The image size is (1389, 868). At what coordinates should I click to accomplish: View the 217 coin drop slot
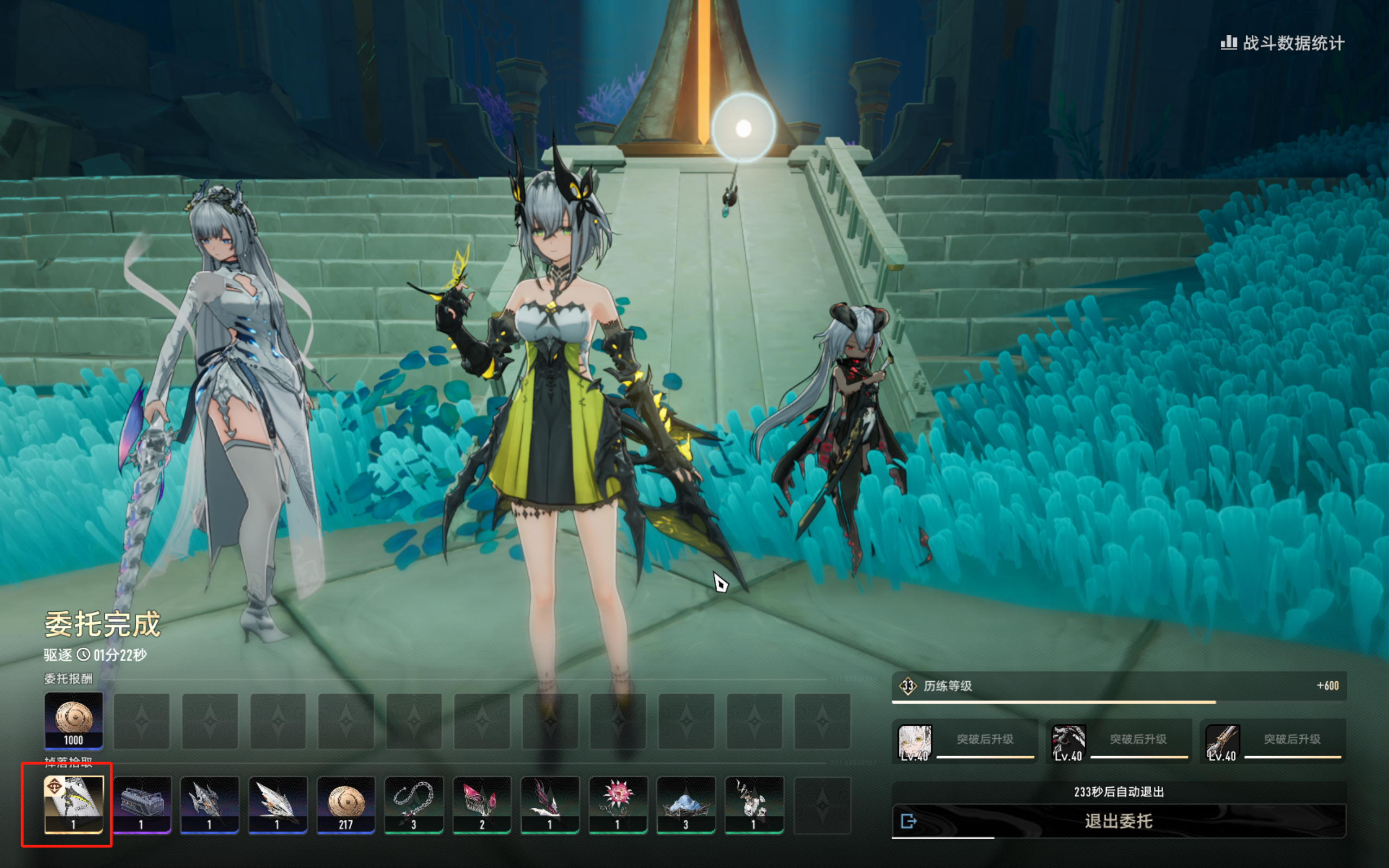point(346,804)
